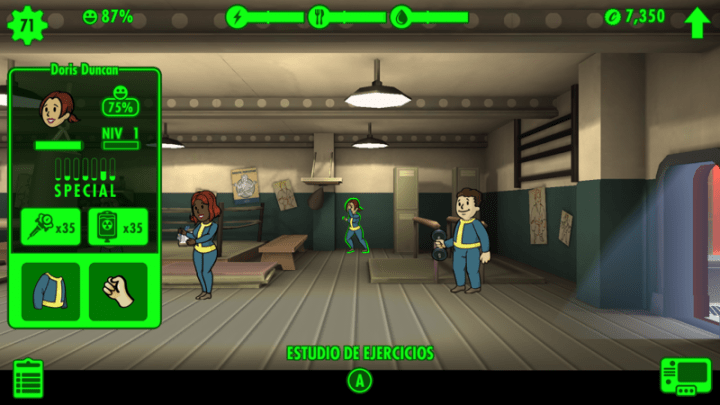Screen dimensions: 720x405
Task: Select the green-outlined dweller in the room
Action: coord(354,225)
